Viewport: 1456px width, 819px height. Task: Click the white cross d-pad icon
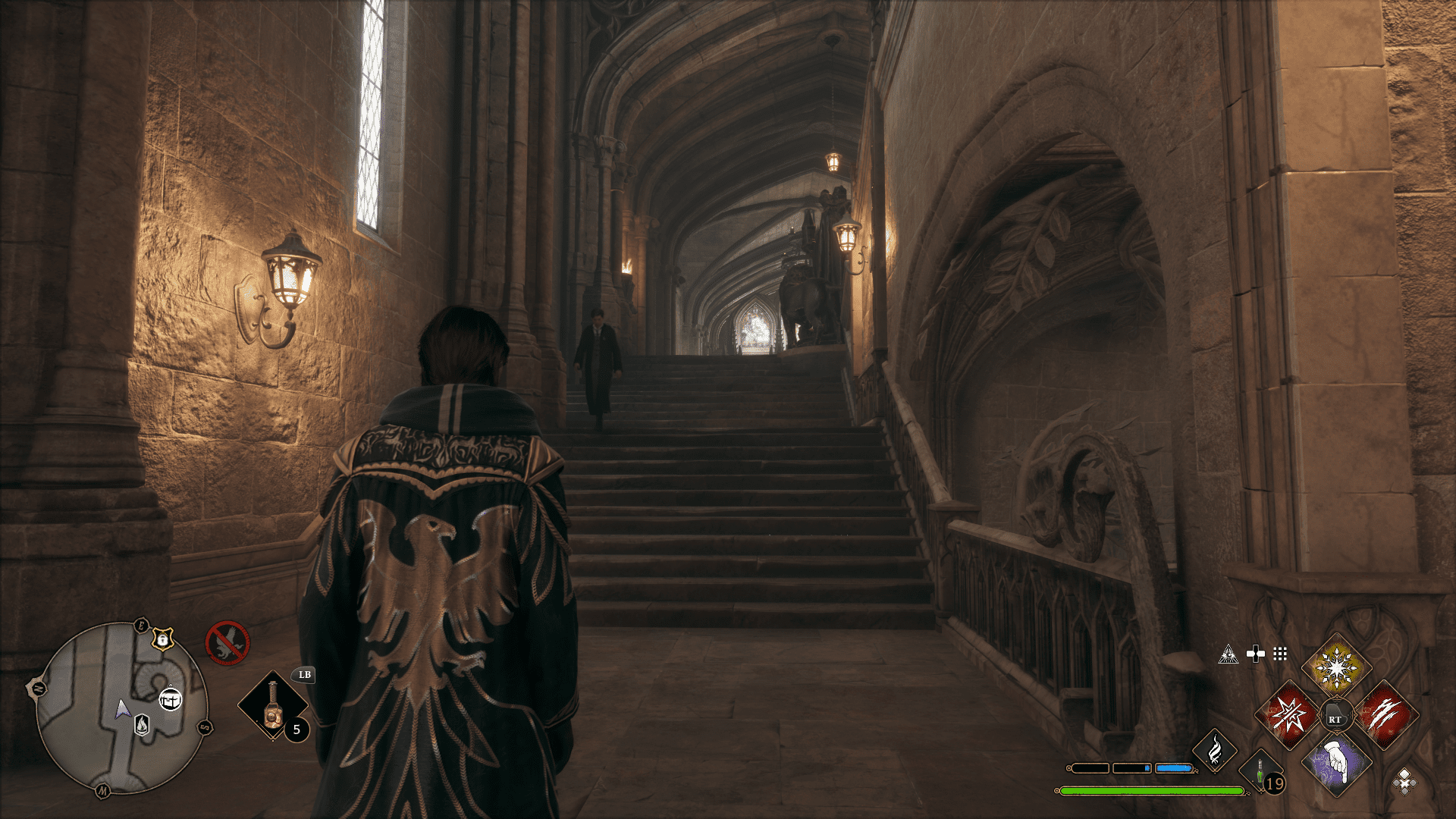(x=1255, y=654)
